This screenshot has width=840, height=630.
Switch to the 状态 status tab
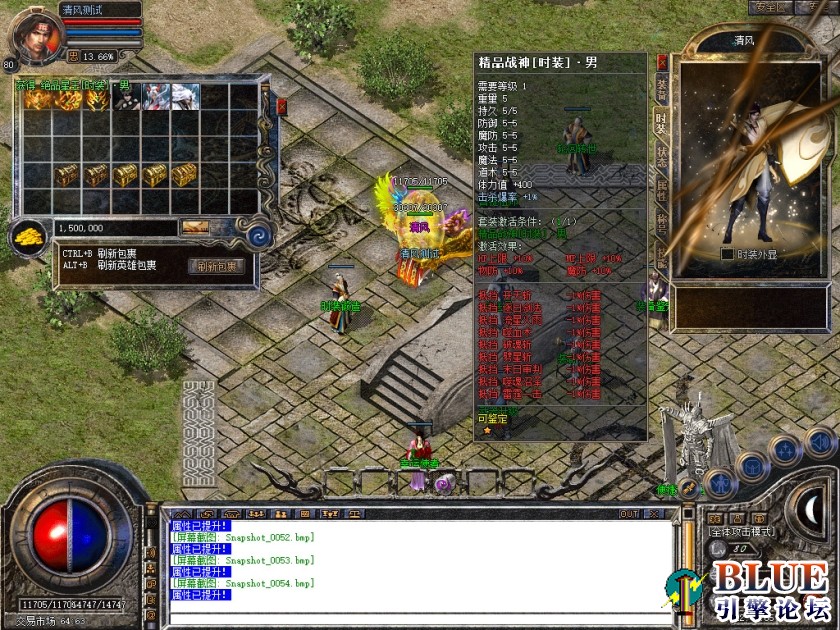(x=661, y=156)
